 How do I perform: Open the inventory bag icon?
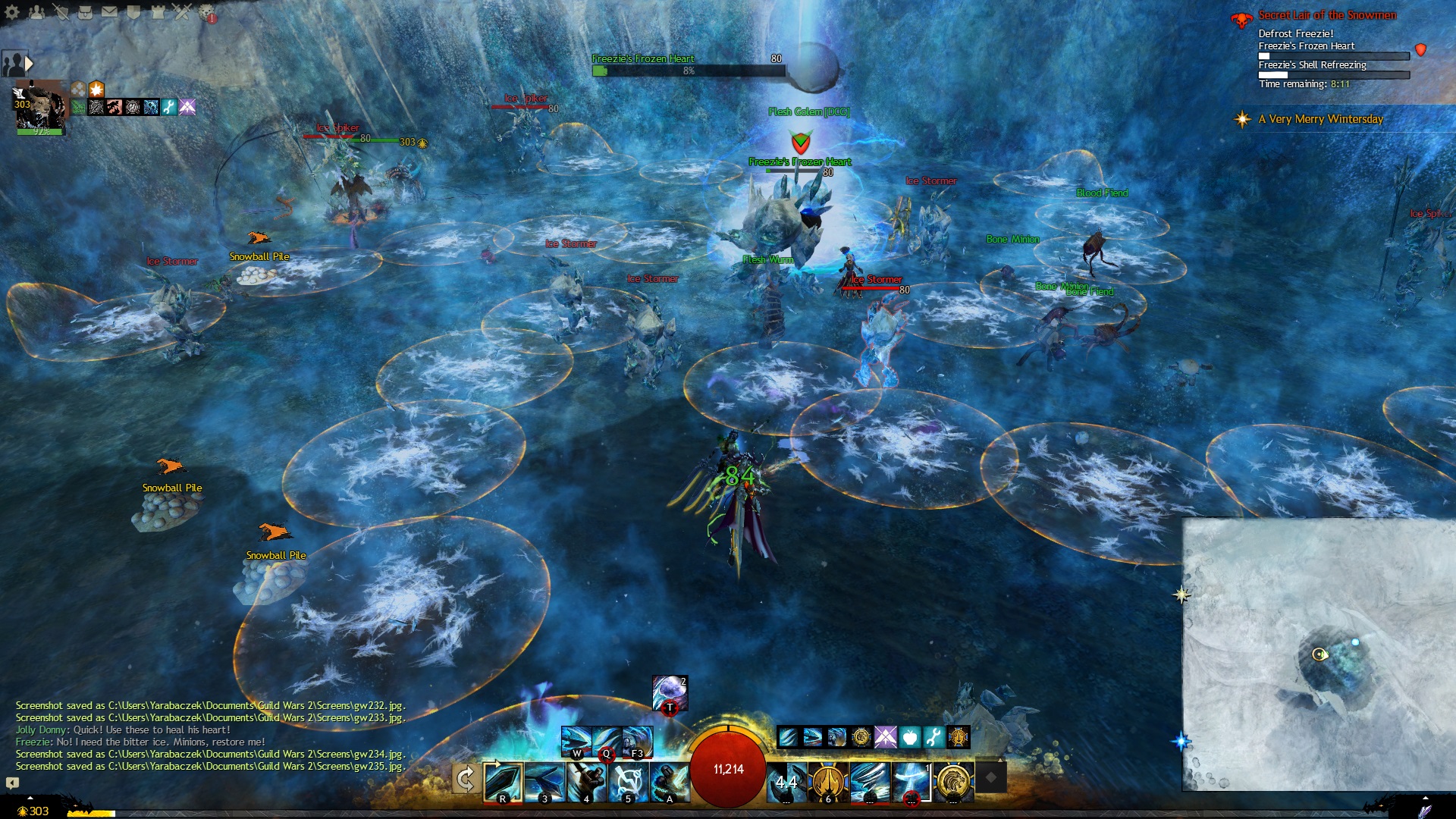85,11
